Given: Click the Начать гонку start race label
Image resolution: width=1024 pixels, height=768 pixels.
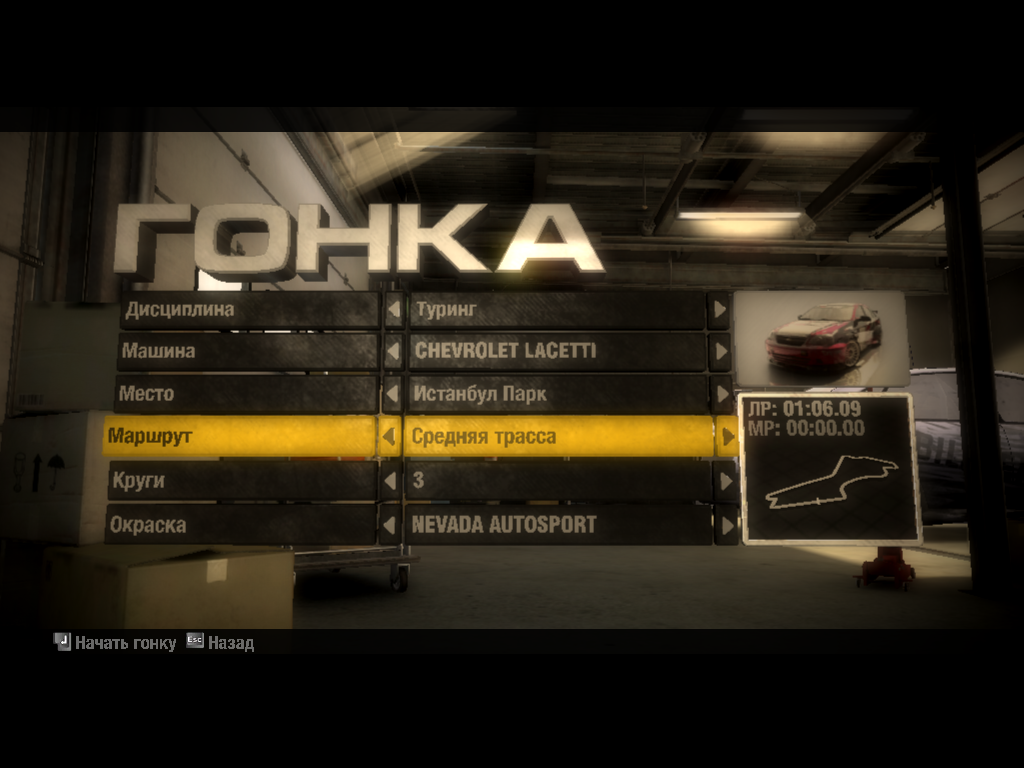Looking at the screenshot, I should 125,643.
